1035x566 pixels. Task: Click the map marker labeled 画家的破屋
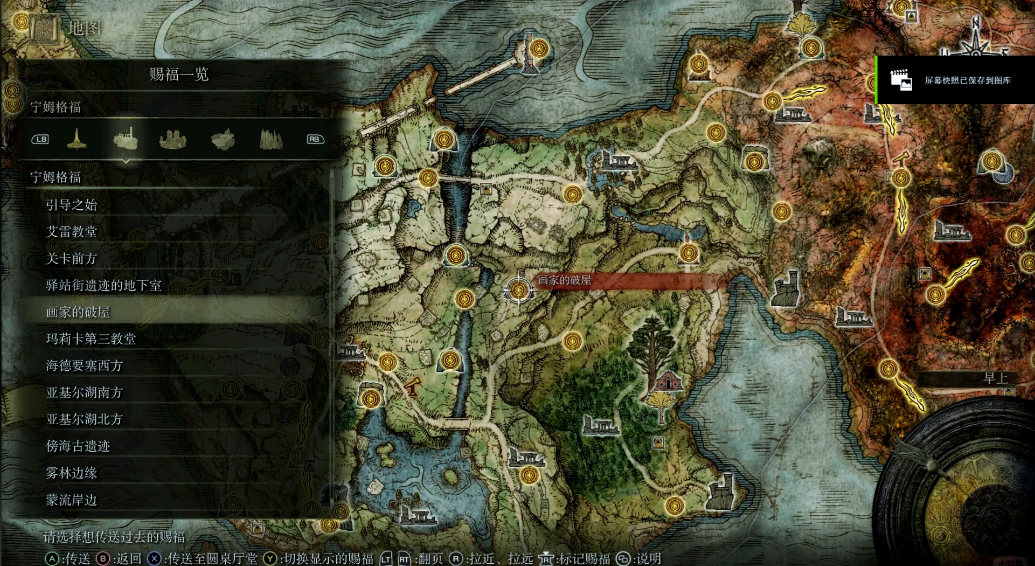pos(519,289)
